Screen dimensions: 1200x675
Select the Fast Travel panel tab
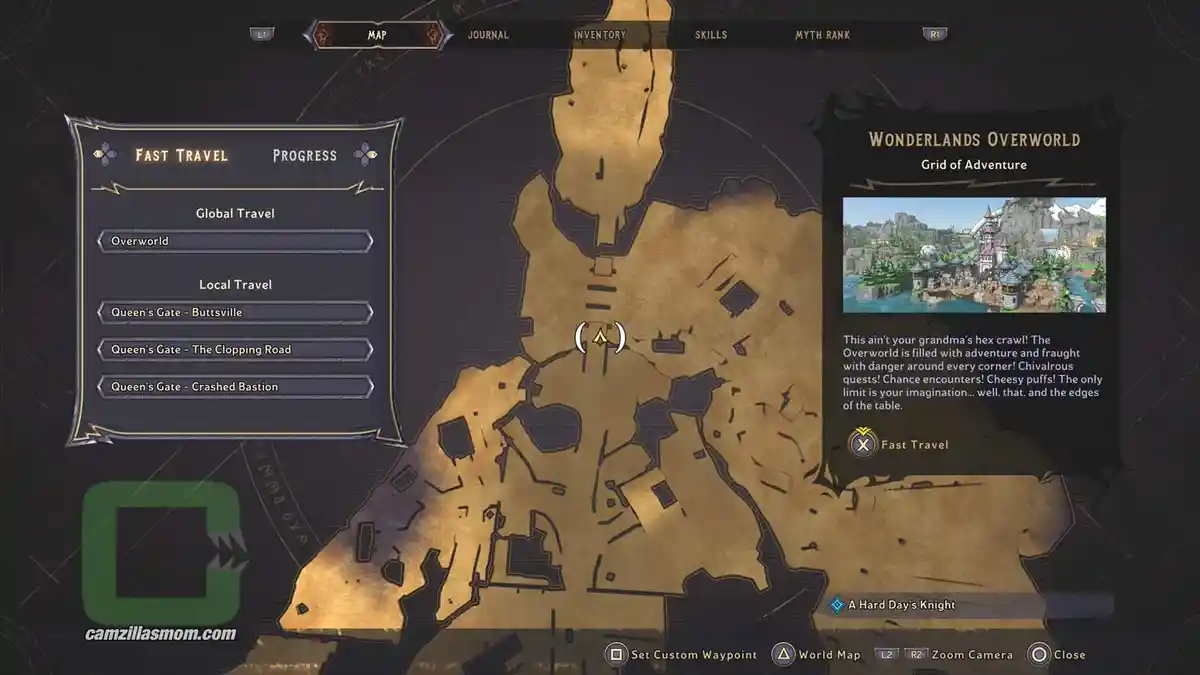click(182, 155)
